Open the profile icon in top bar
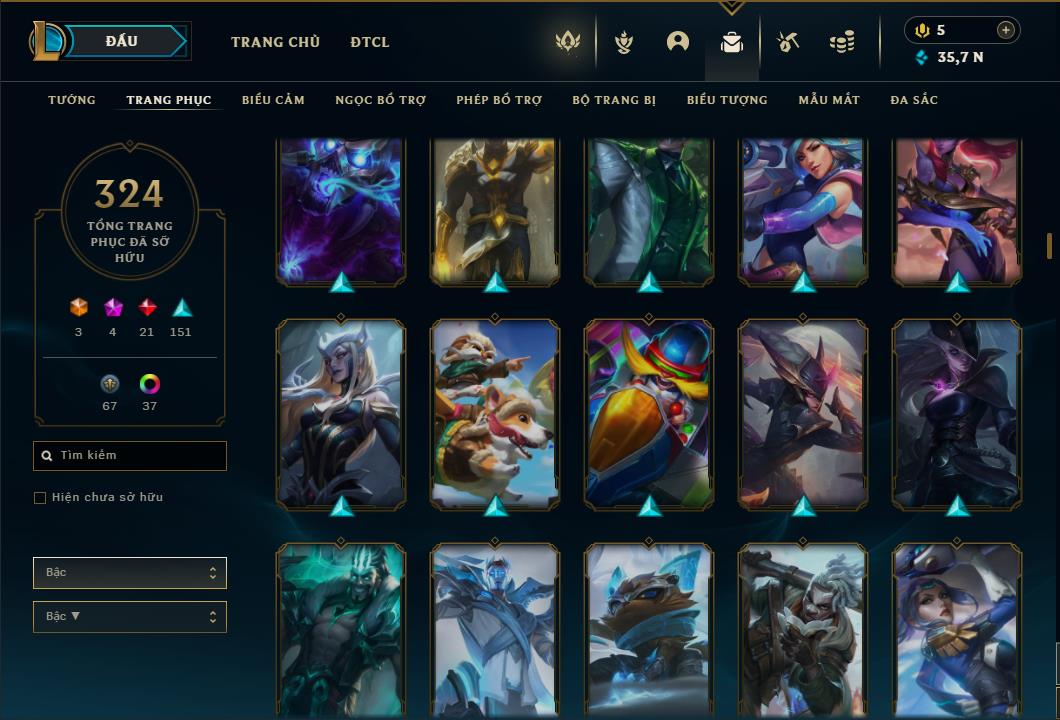 coord(678,42)
